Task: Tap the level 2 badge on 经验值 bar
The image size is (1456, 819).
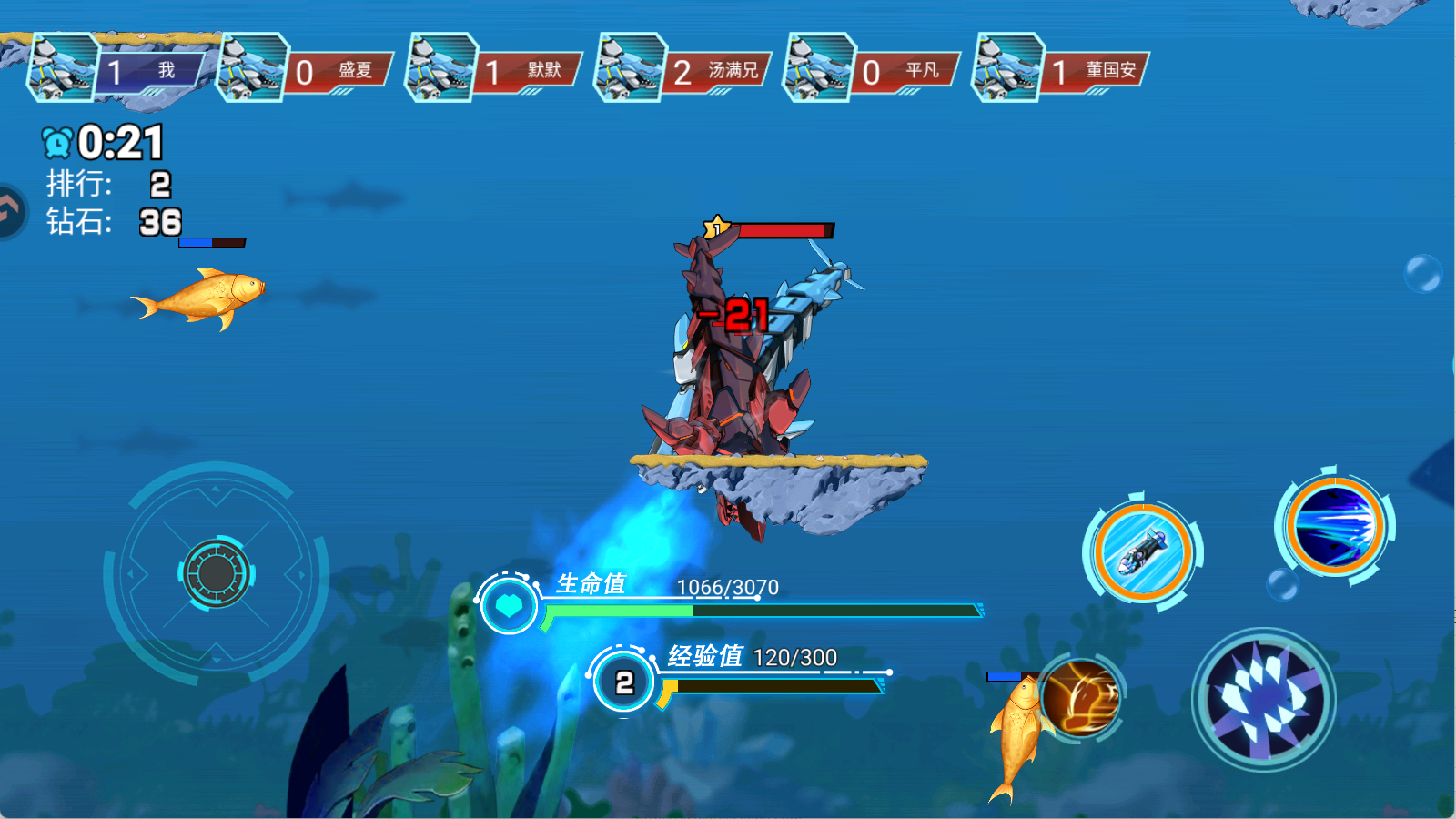Action: coord(624,681)
